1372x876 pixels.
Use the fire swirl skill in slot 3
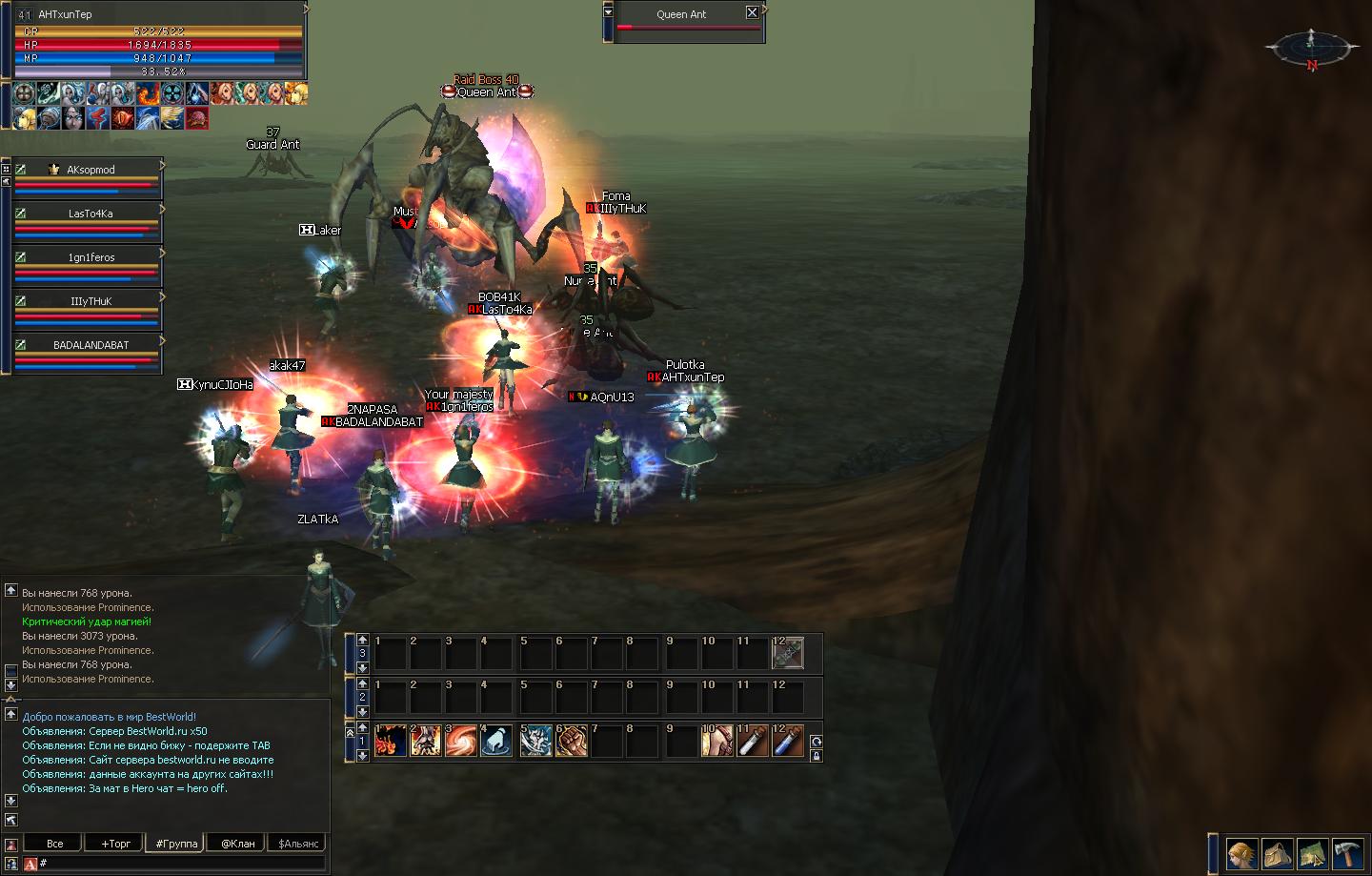click(x=461, y=742)
